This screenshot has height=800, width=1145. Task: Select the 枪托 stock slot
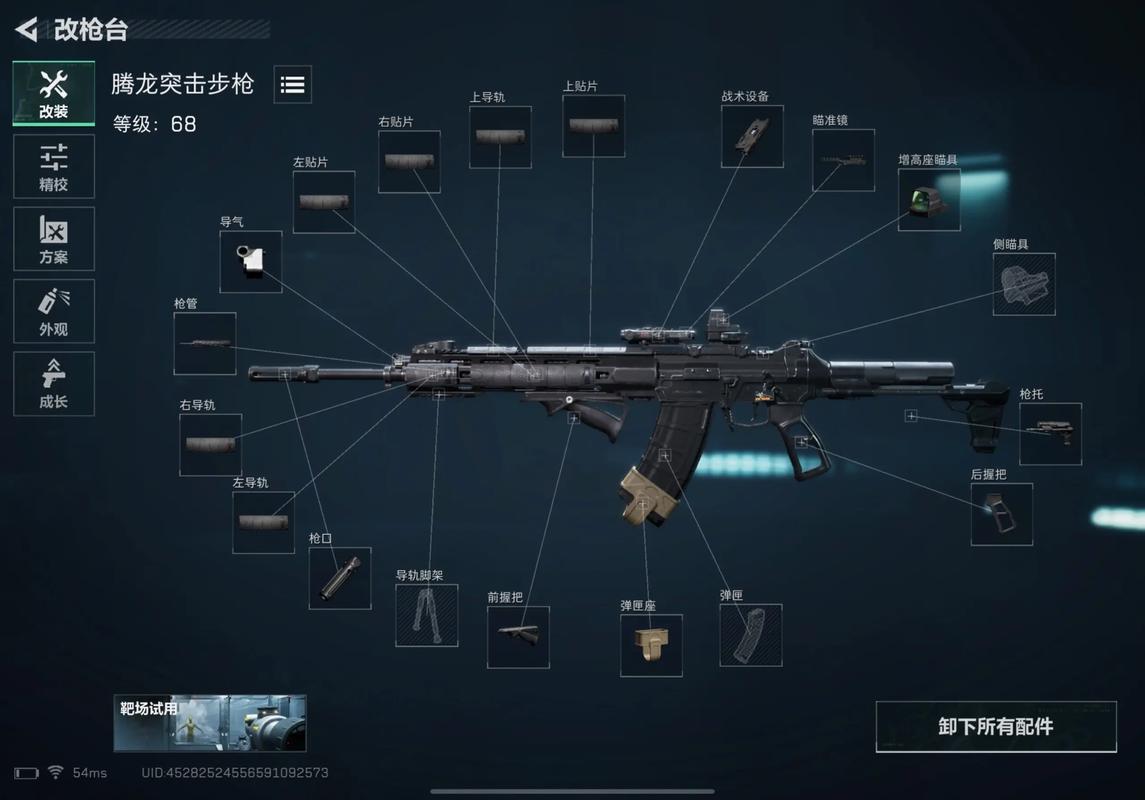point(1050,434)
